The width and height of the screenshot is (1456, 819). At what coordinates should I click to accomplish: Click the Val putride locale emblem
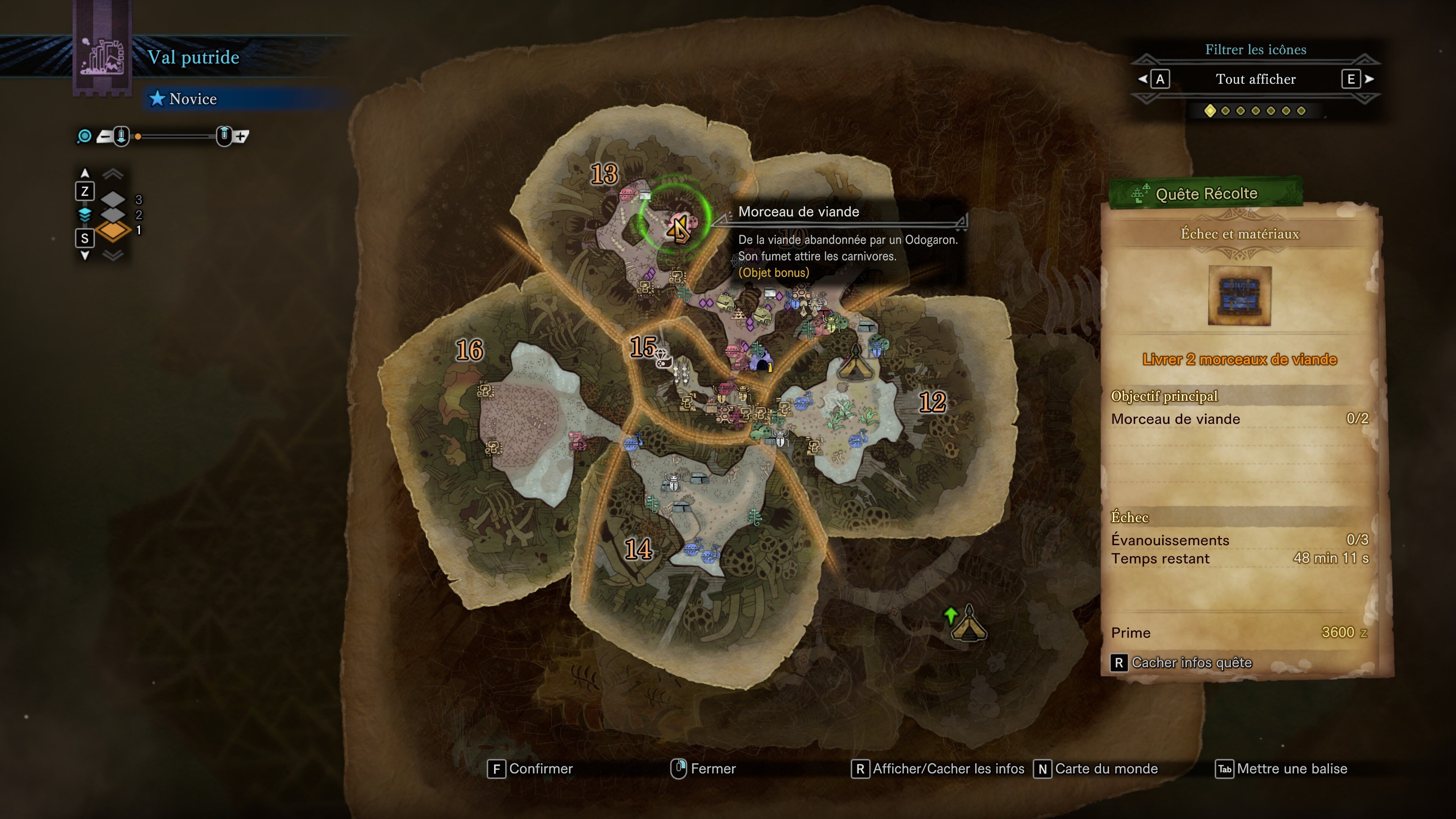click(102, 56)
